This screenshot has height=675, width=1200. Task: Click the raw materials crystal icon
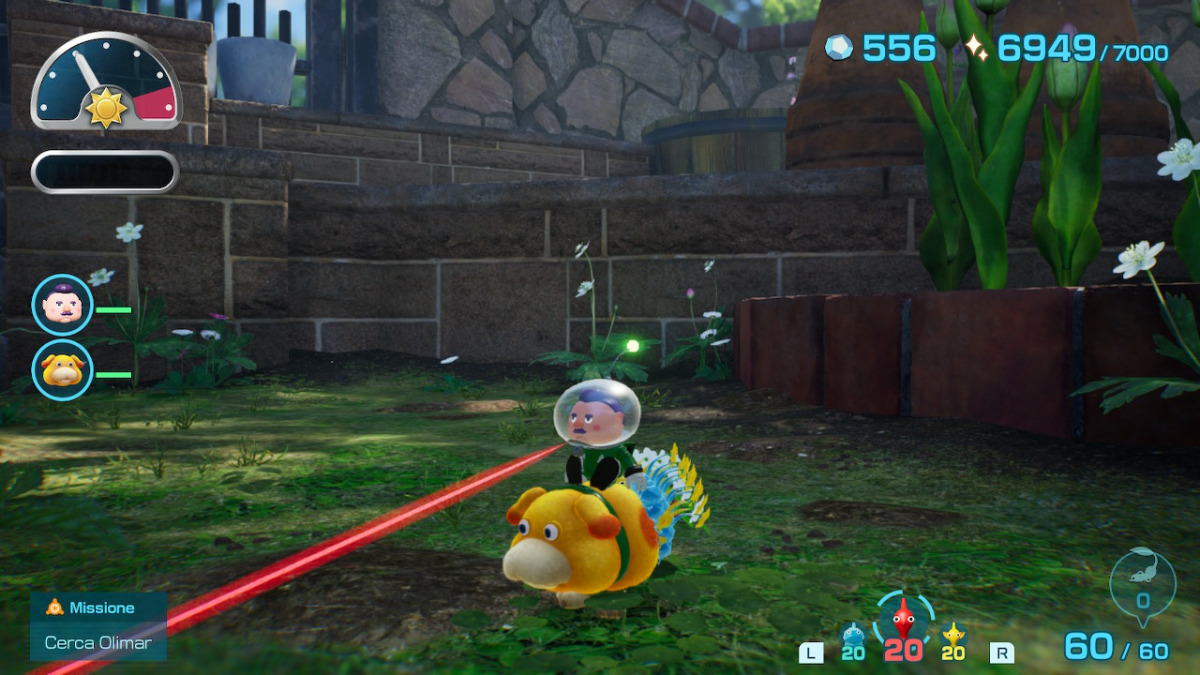pyautogui.click(x=839, y=47)
